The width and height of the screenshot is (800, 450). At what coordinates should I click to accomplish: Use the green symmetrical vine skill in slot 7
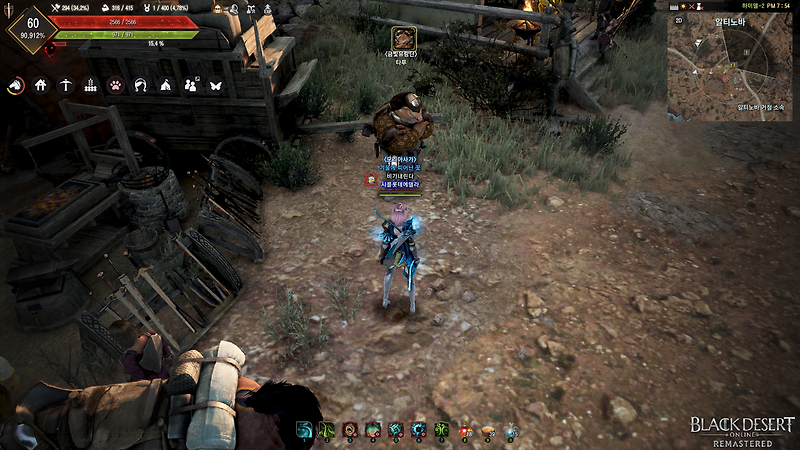(441, 430)
